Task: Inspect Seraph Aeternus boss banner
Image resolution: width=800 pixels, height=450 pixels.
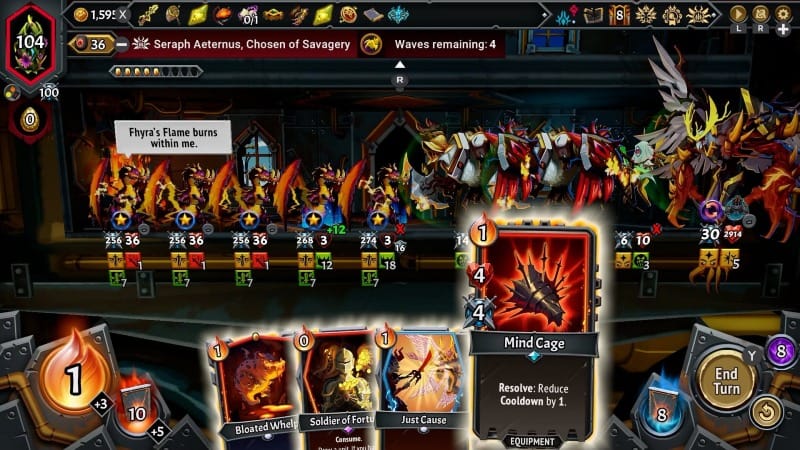Action: tap(240, 44)
